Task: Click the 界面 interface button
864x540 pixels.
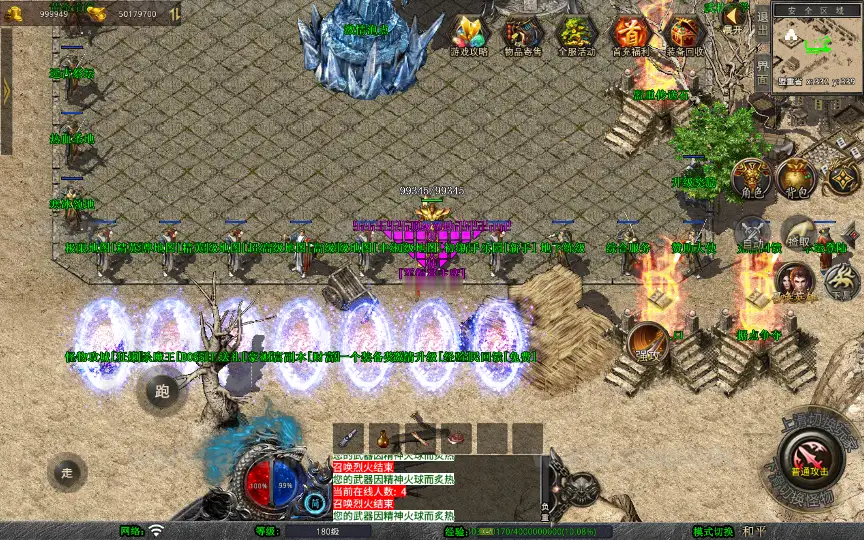Action: tap(762, 72)
